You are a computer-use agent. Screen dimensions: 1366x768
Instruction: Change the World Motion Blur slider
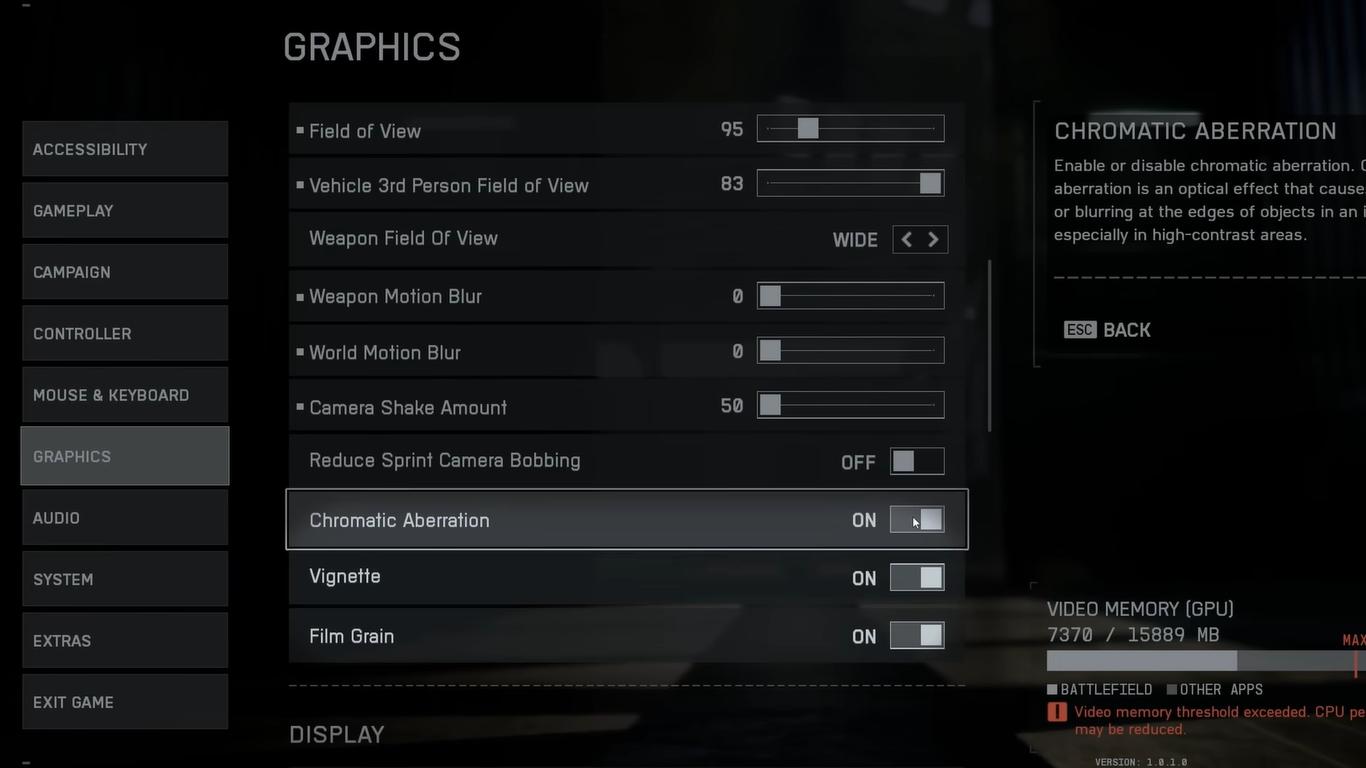[x=850, y=351]
